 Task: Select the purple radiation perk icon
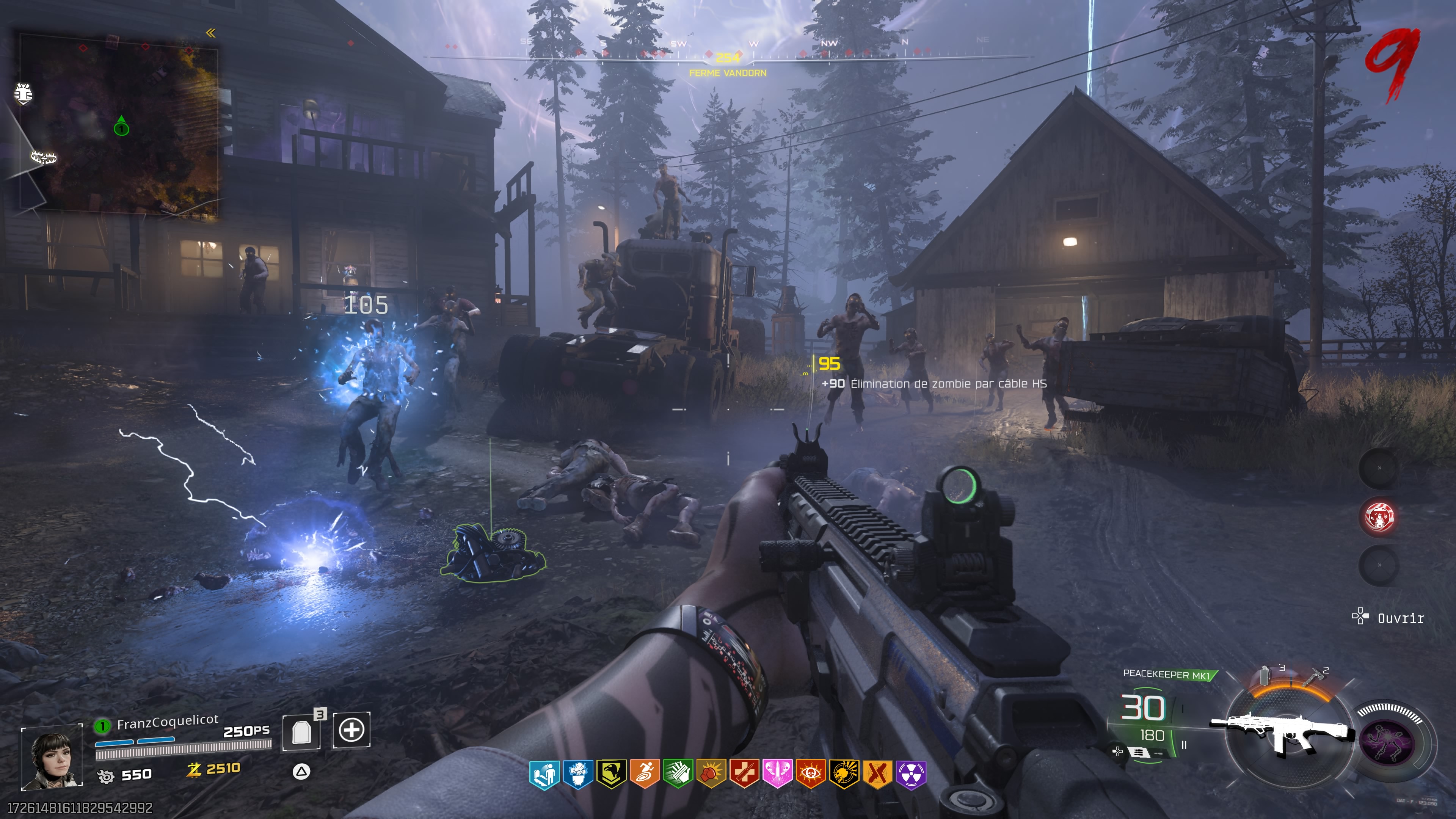click(x=911, y=774)
